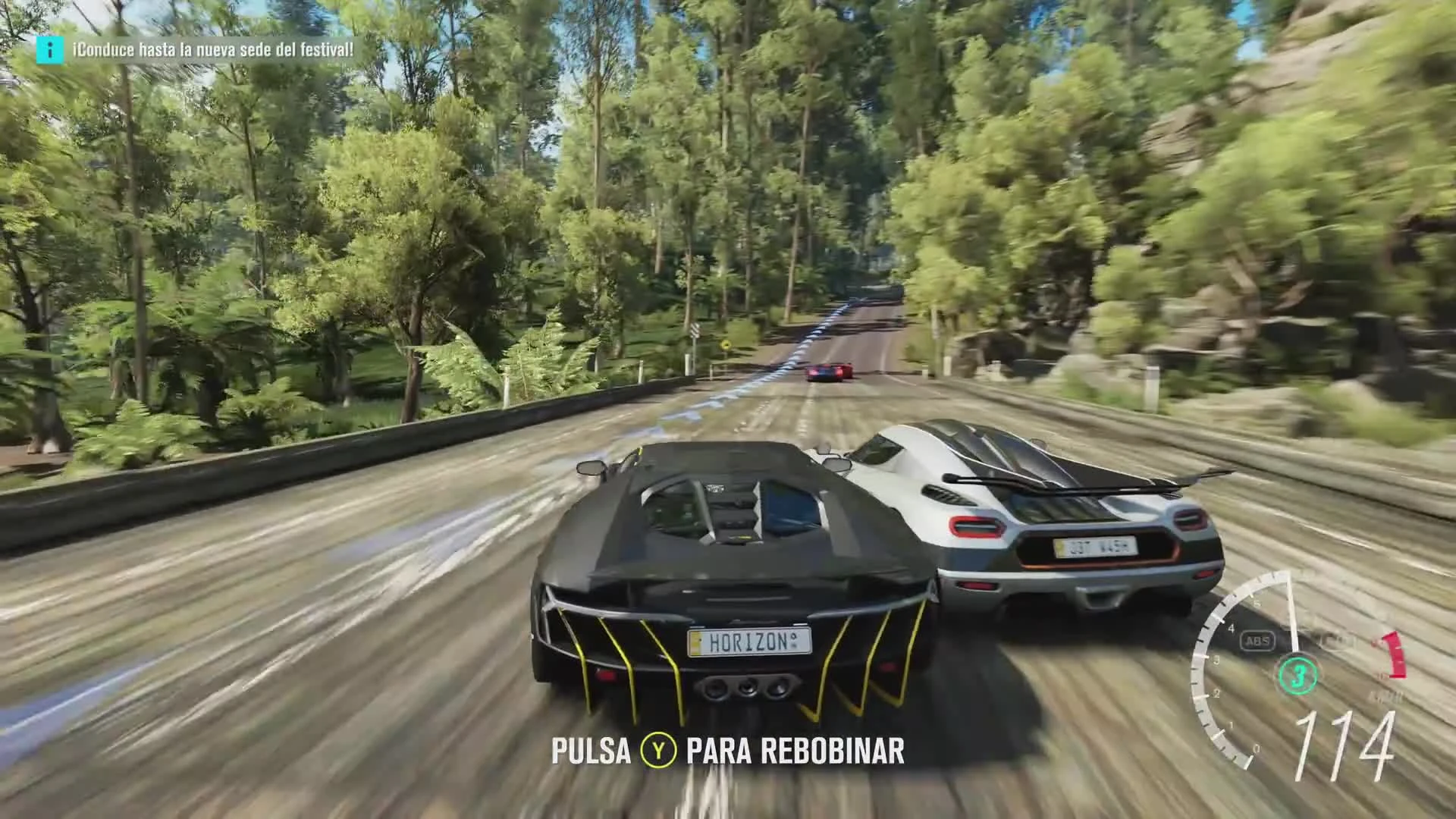Click the red car ahead on the road
The width and height of the screenshot is (1456, 819).
coord(829,369)
